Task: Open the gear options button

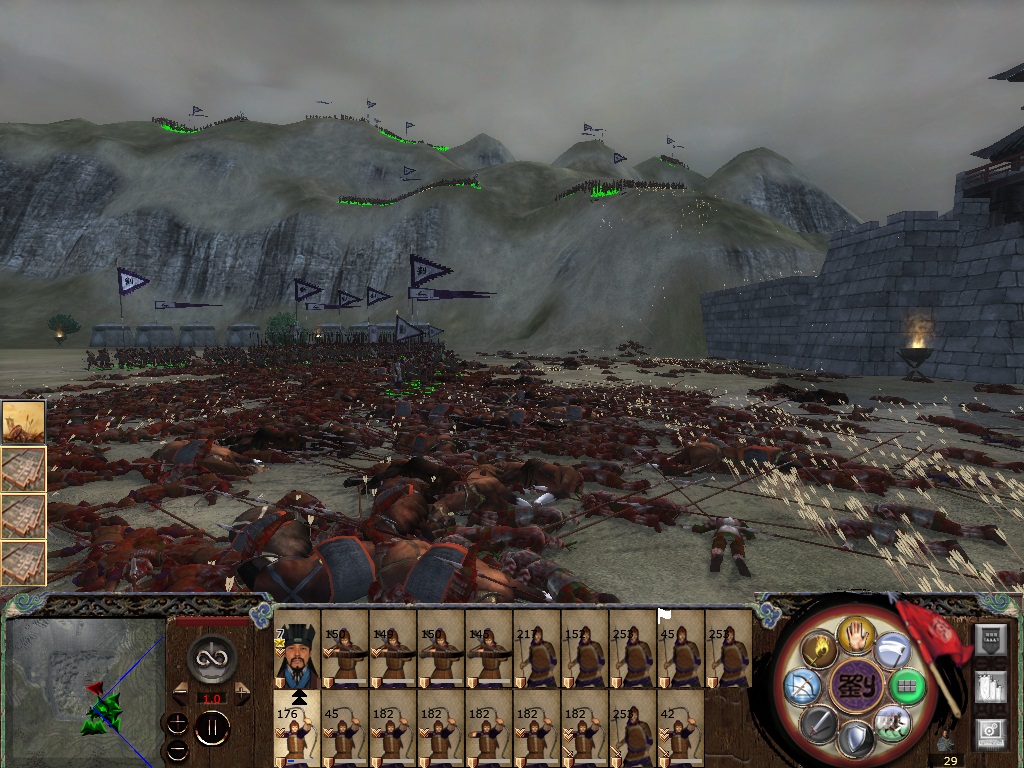Action: click(x=991, y=731)
